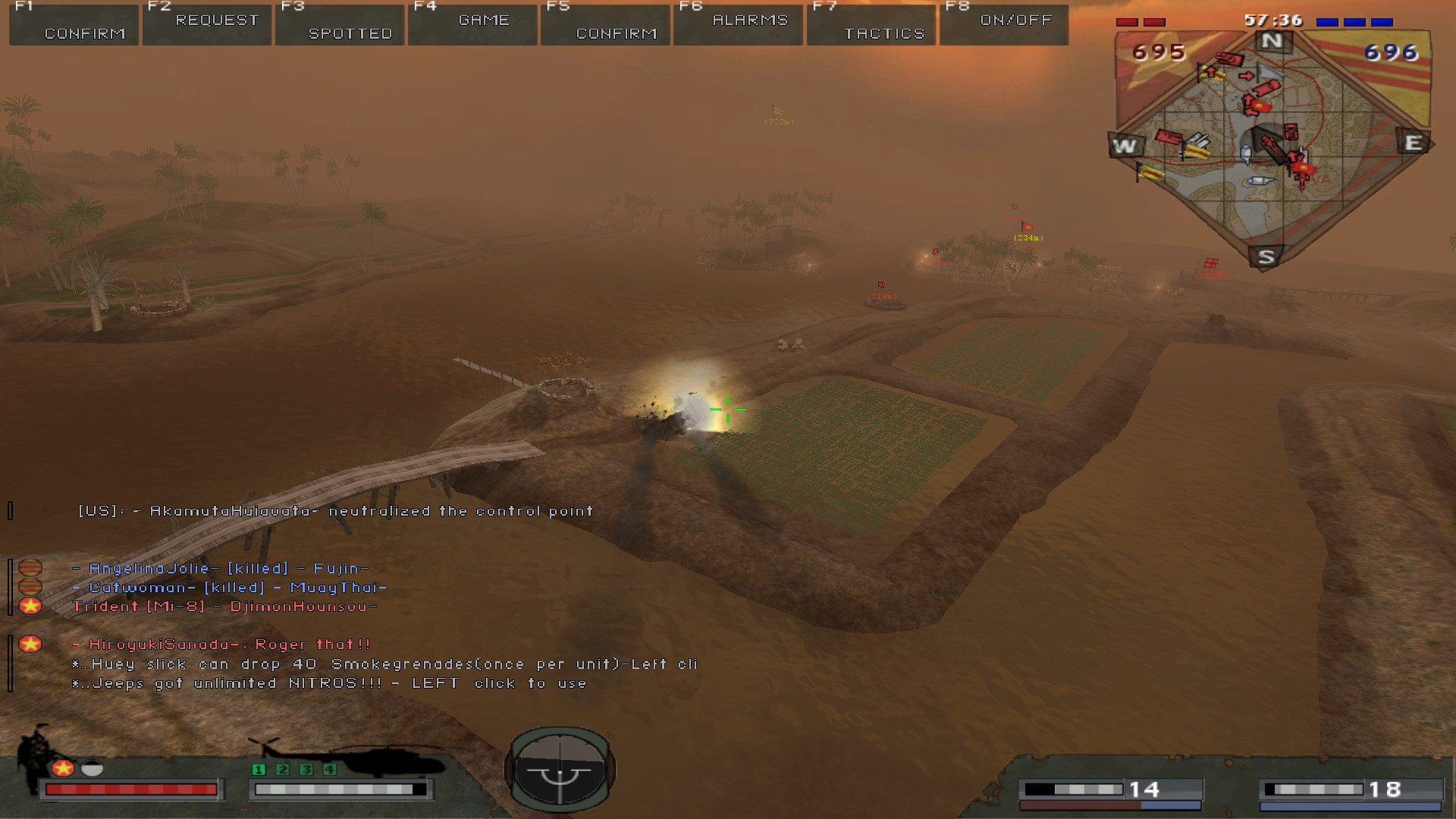This screenshot has height=819, width=1456.
Task: Choose the F5 CONFIRM radio menu
Action: pyautogui.click(x=605, y=25)
